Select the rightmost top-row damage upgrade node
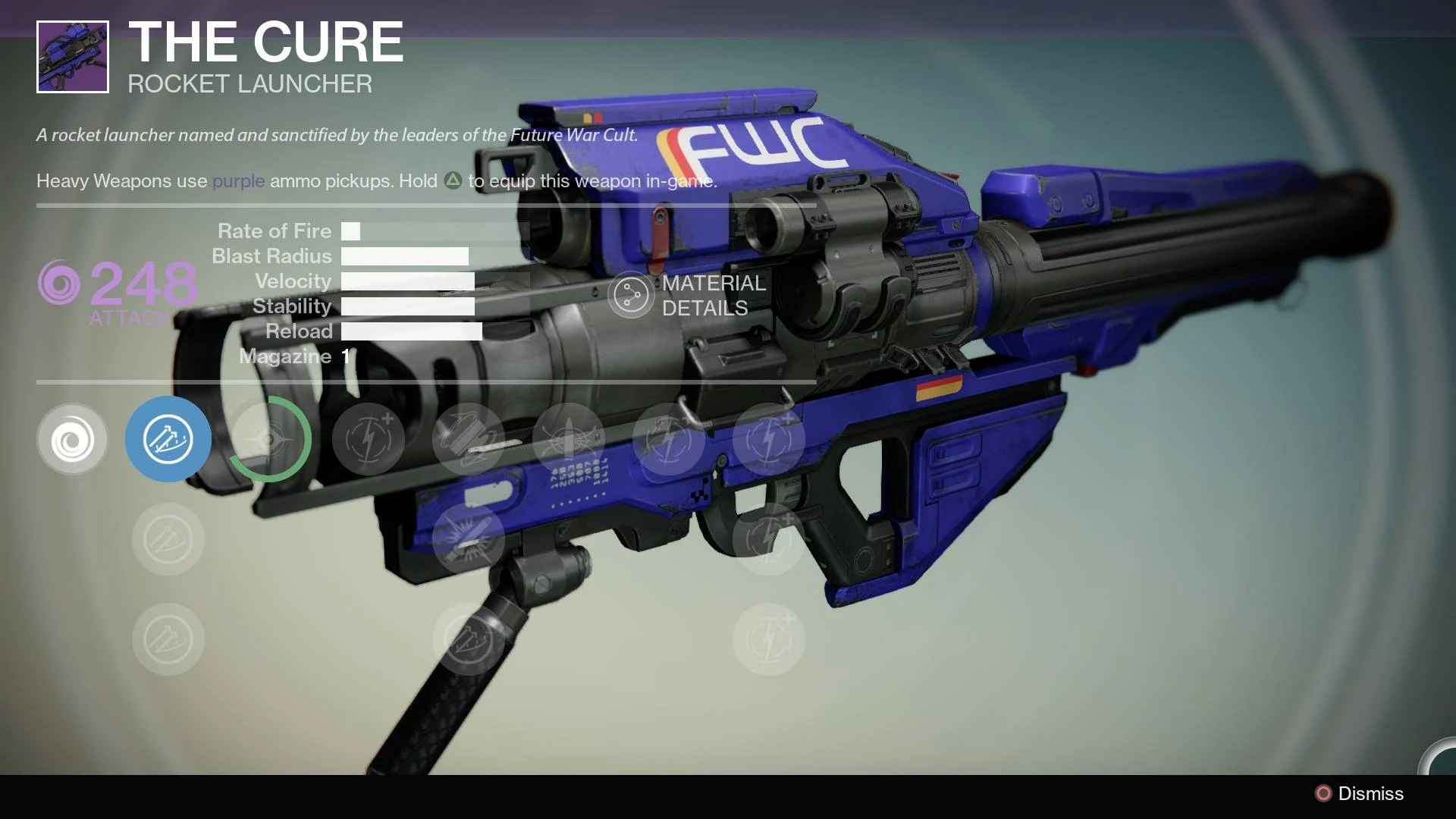The width and height of the screenshot is (1456, 819). point(769,439)
